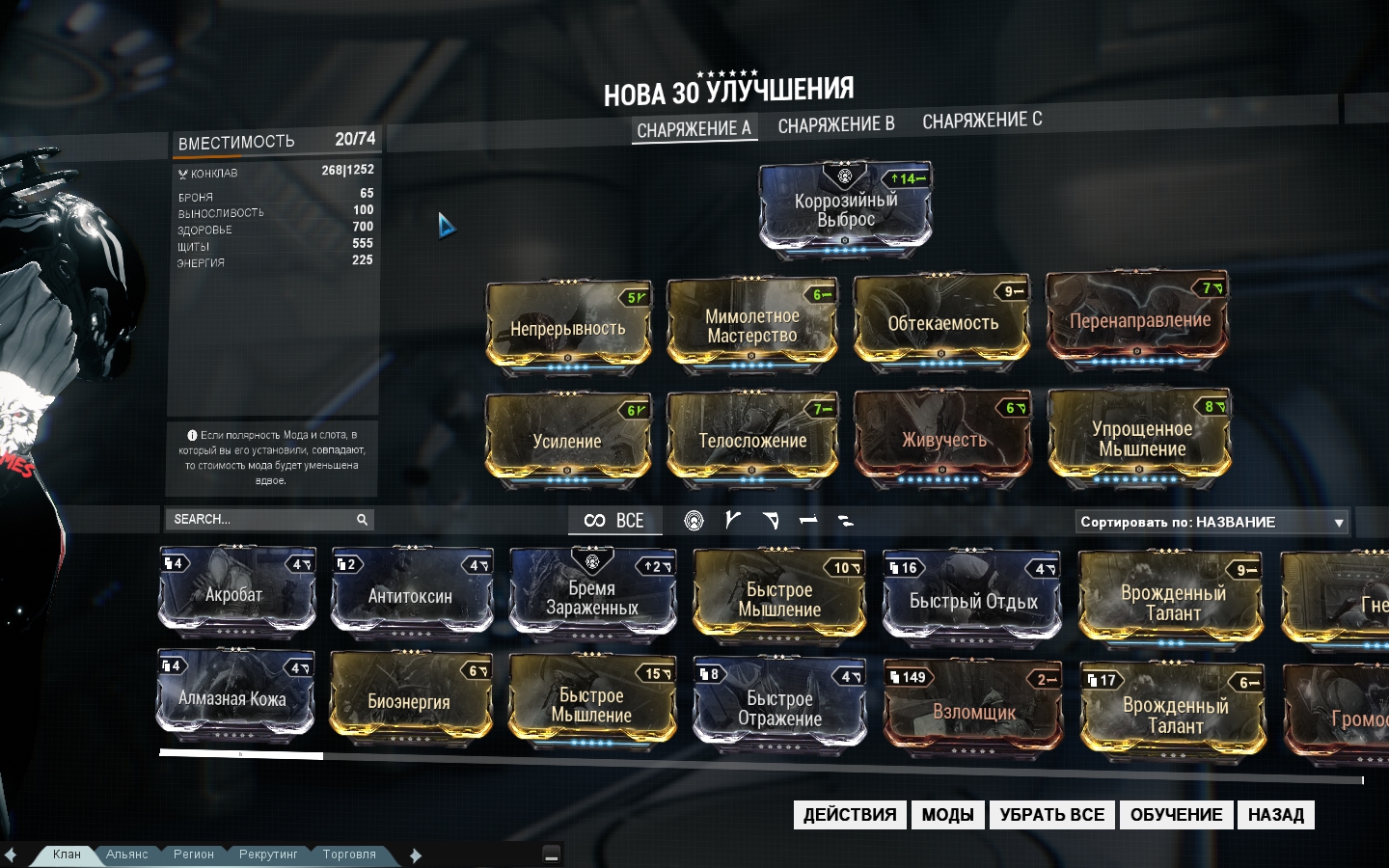Click the equipped Усиление mod card
Image resolution: width=1389 pixels, height=868 pixels.
point(567,441)
